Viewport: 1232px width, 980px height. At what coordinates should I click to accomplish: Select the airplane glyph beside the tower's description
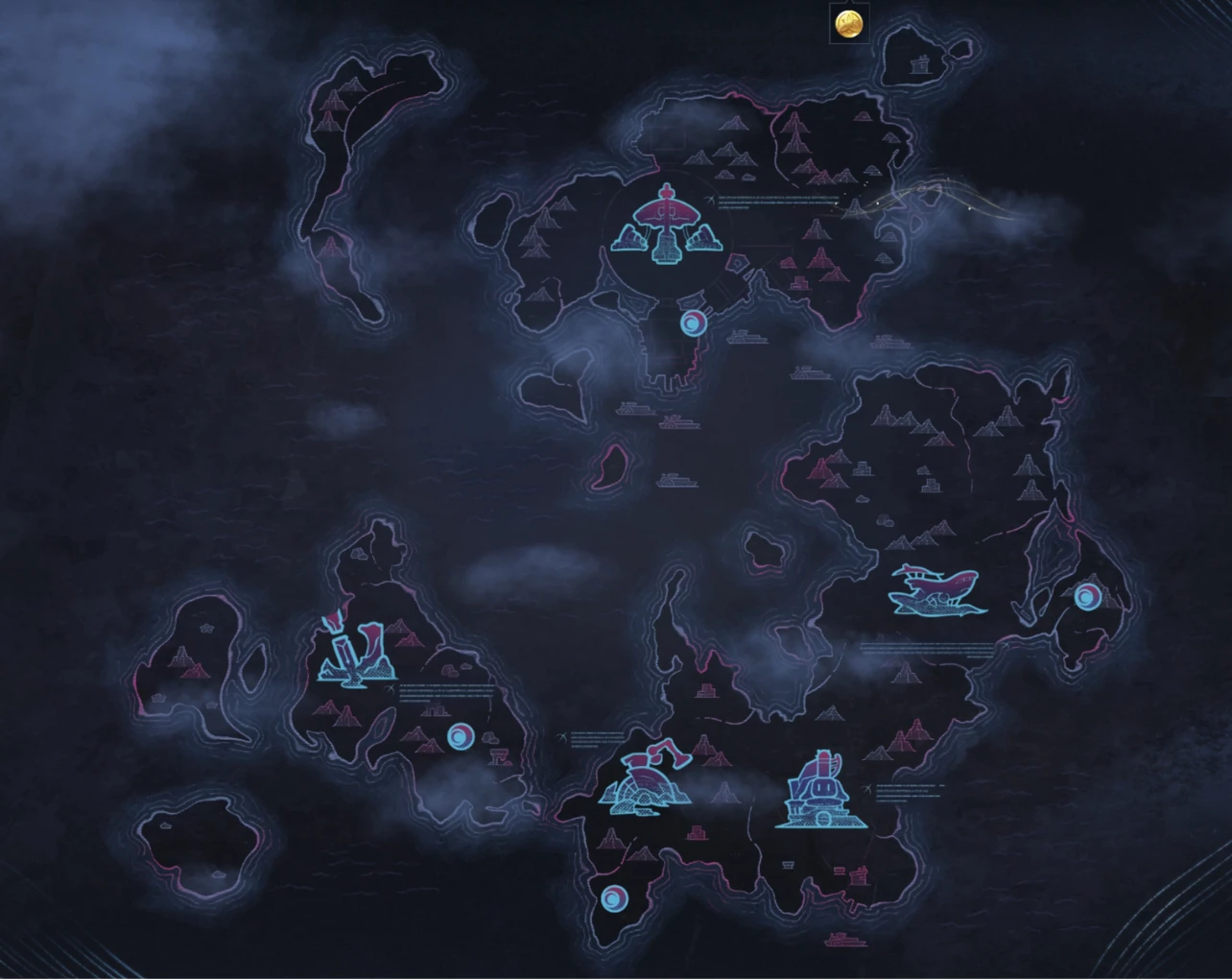(x=710, y=199)
